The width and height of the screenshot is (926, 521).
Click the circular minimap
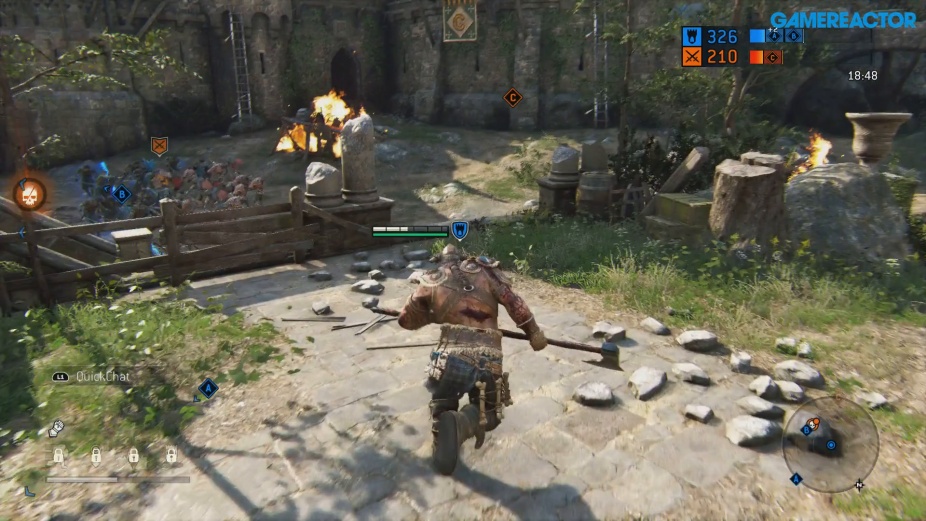[830, 443]
